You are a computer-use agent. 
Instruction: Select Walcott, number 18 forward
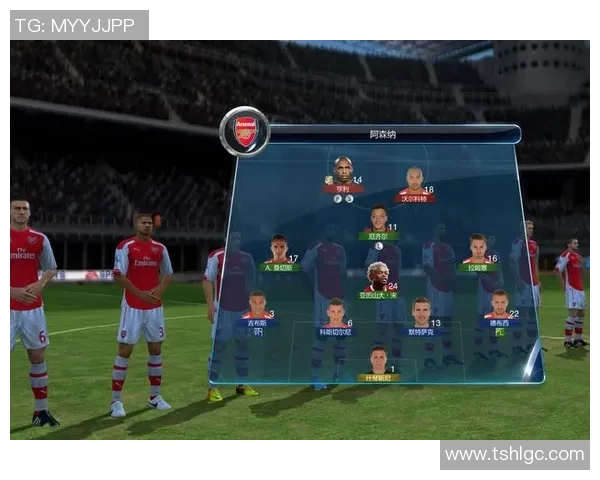click(x=414, y=180)
